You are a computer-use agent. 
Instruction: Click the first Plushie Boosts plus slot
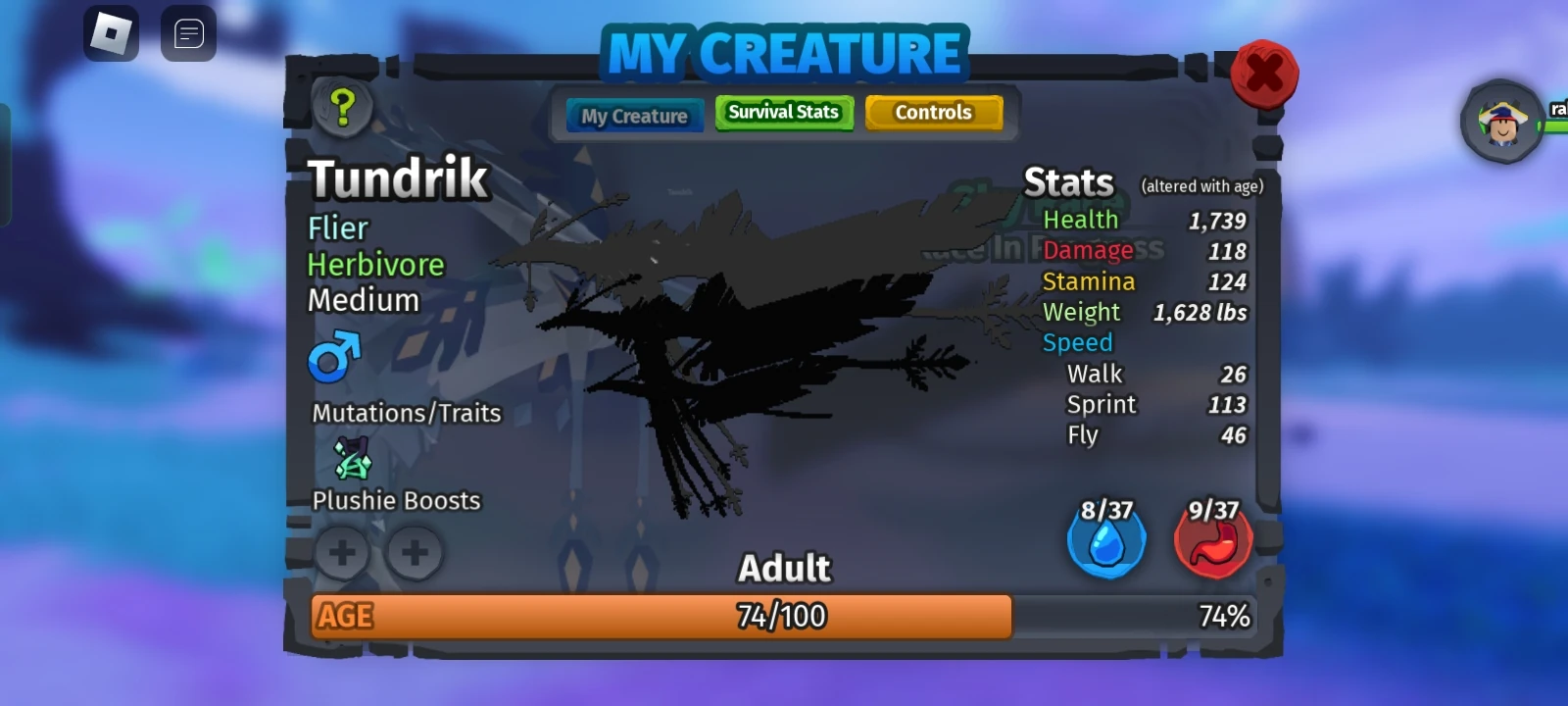click(x=342, y=552)
